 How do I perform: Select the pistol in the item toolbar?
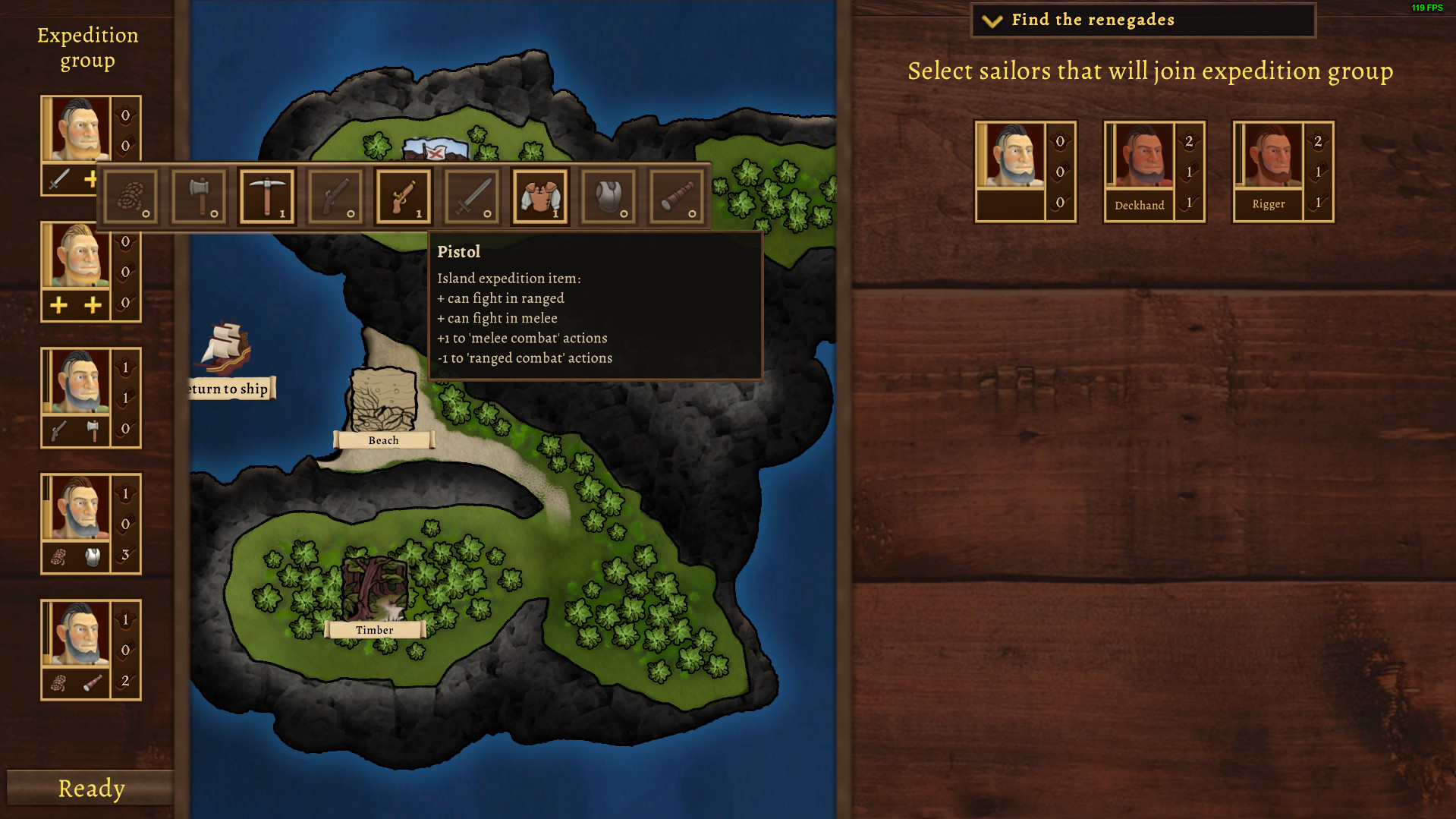coord(404,196)
